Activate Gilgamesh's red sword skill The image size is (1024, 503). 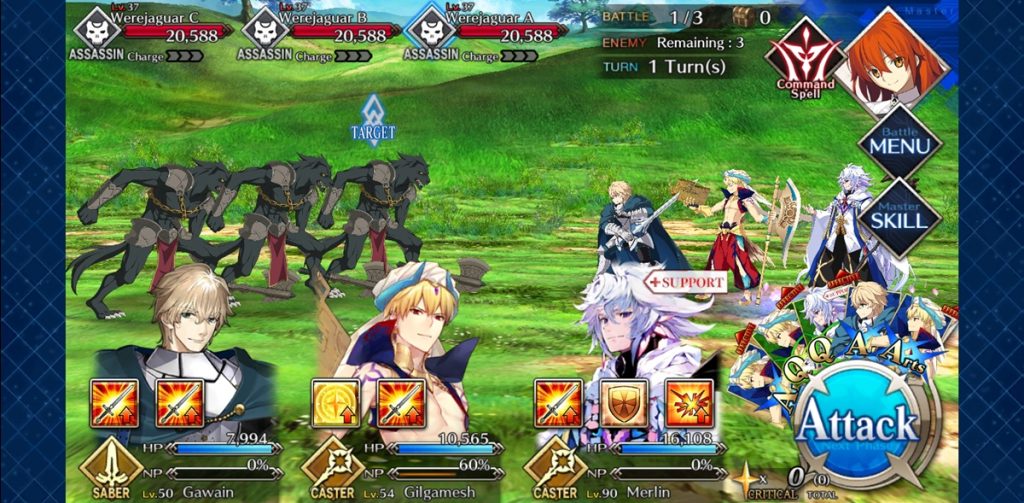(x=401, y=404)
